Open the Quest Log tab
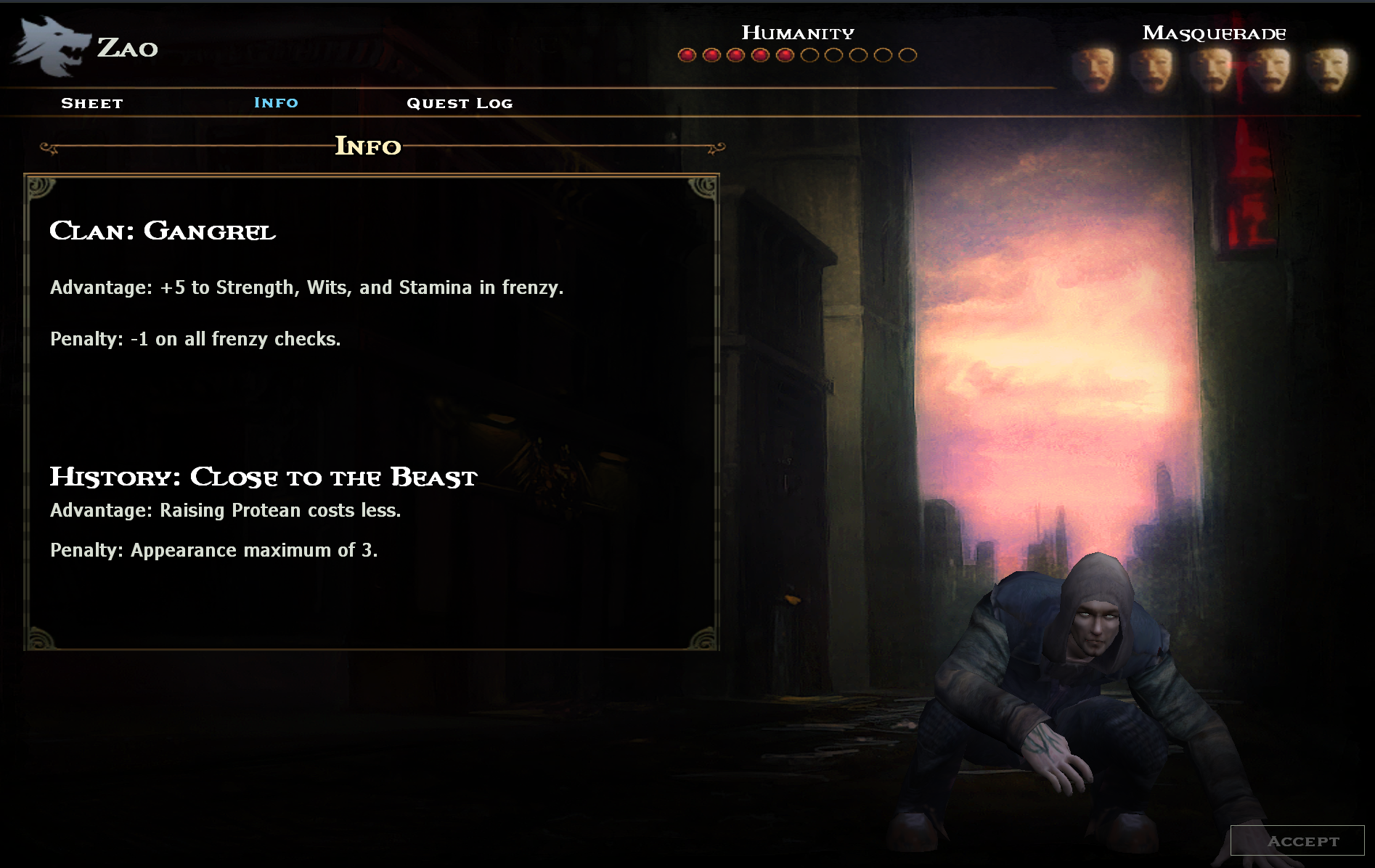 460,103
